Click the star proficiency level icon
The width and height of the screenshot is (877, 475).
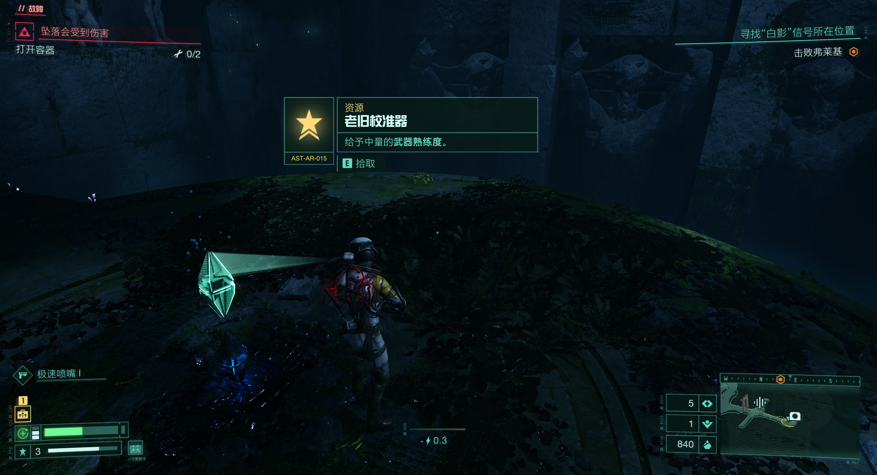click(x=23, y=452)
